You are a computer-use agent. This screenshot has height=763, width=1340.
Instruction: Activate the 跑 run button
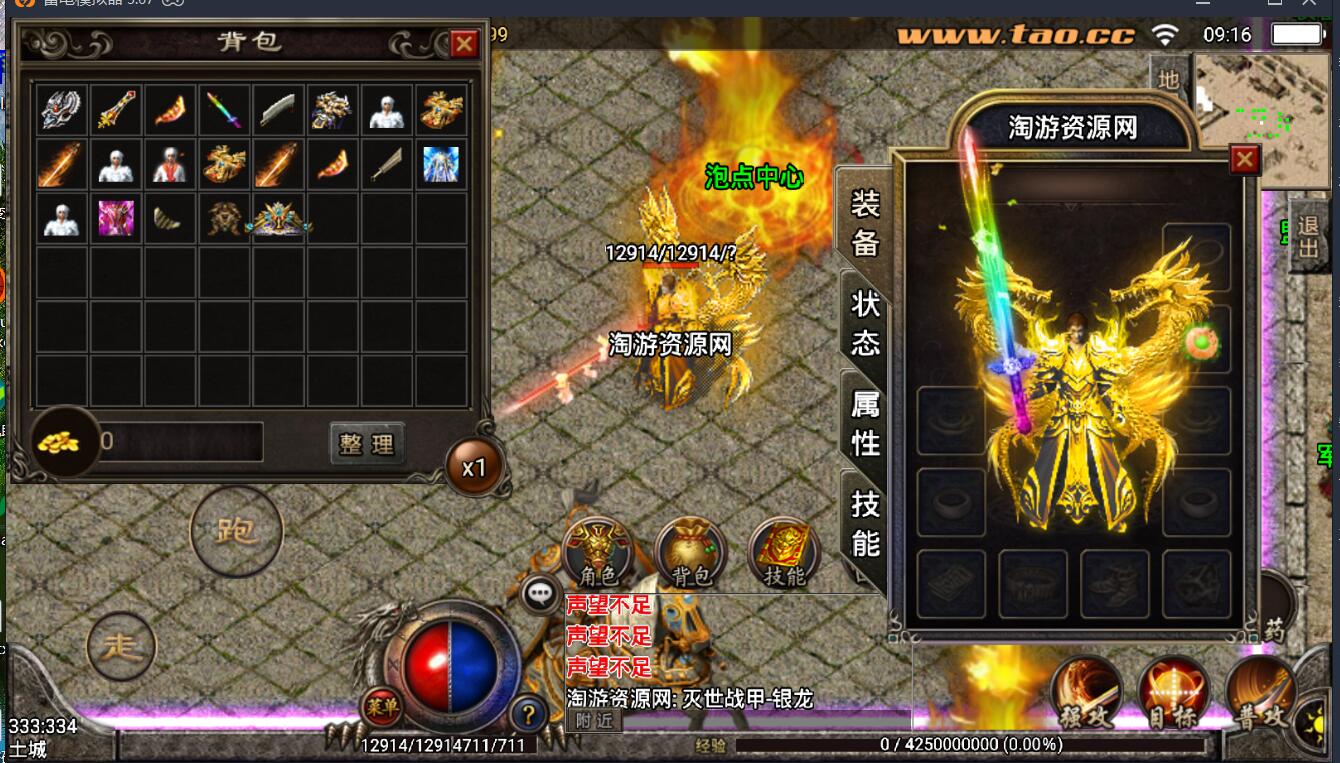click(x=236, y=531)
